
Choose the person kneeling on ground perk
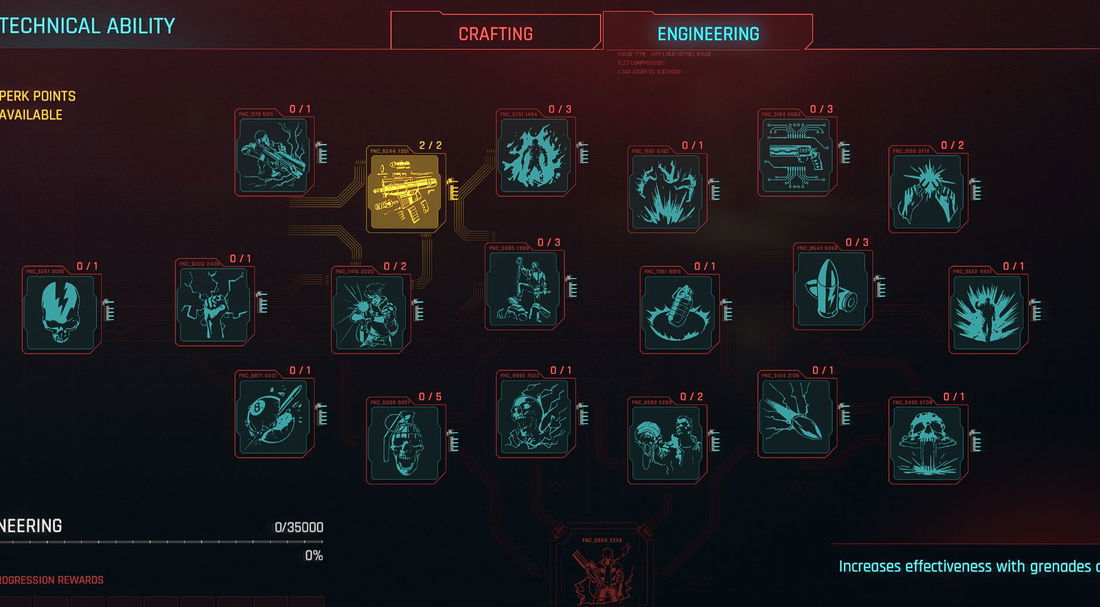point(525,288)
